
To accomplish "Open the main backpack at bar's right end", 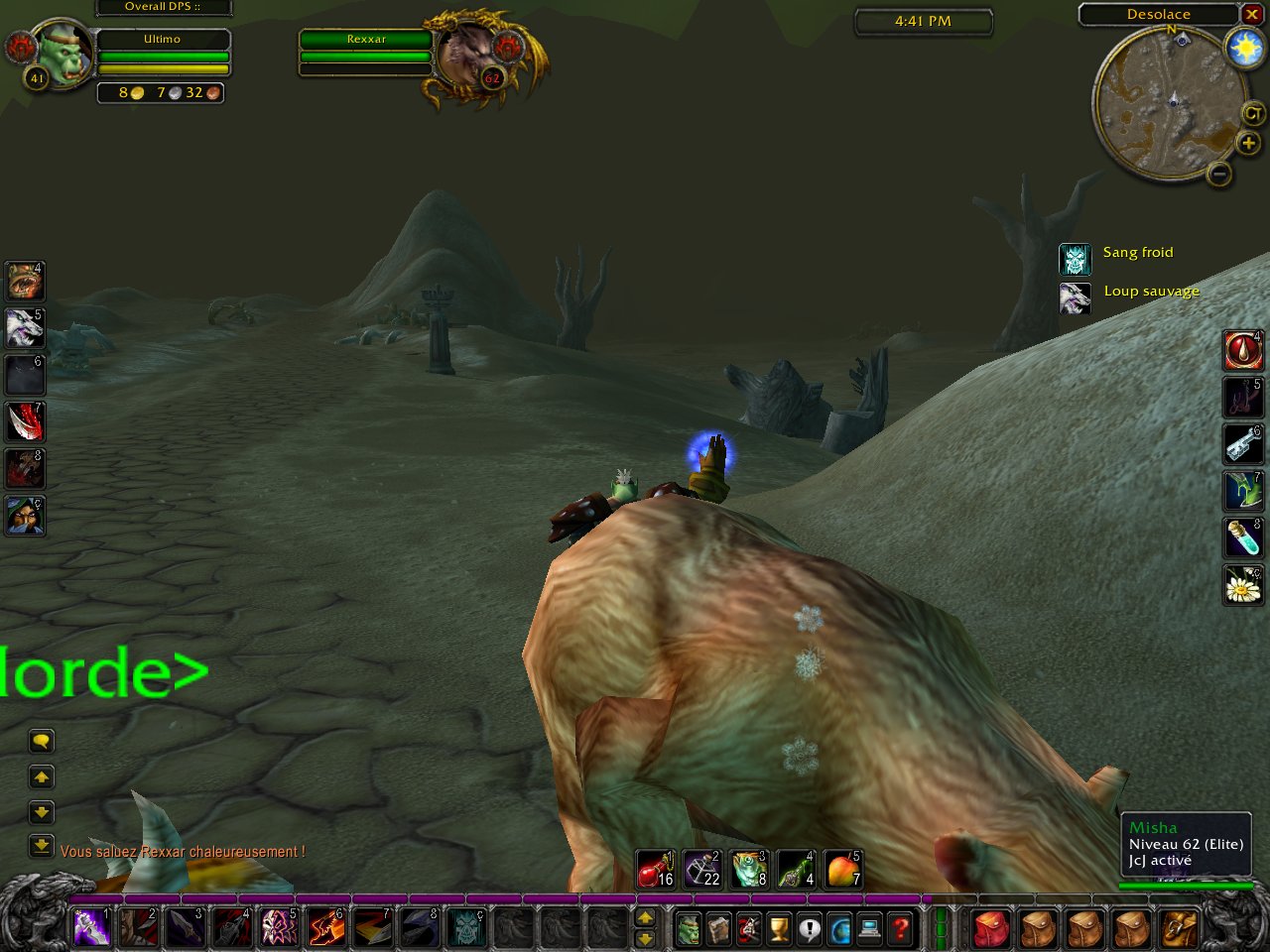I will point(1180,929).
